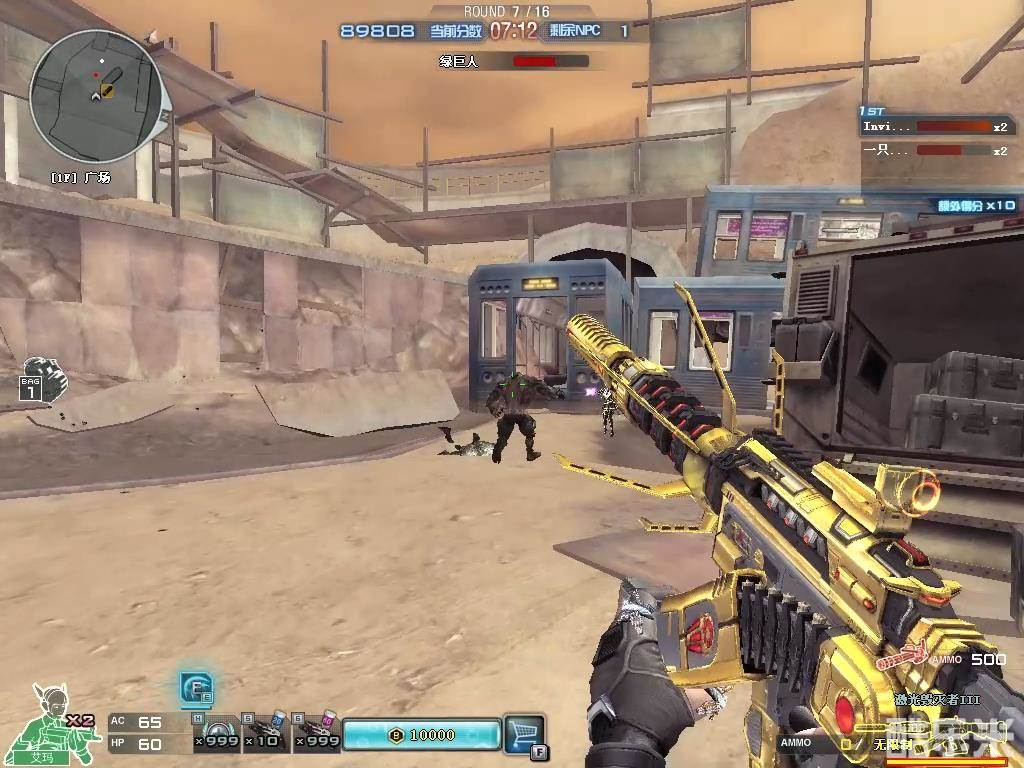
Task: Click the circular minimap
Action: pos(96,95)
